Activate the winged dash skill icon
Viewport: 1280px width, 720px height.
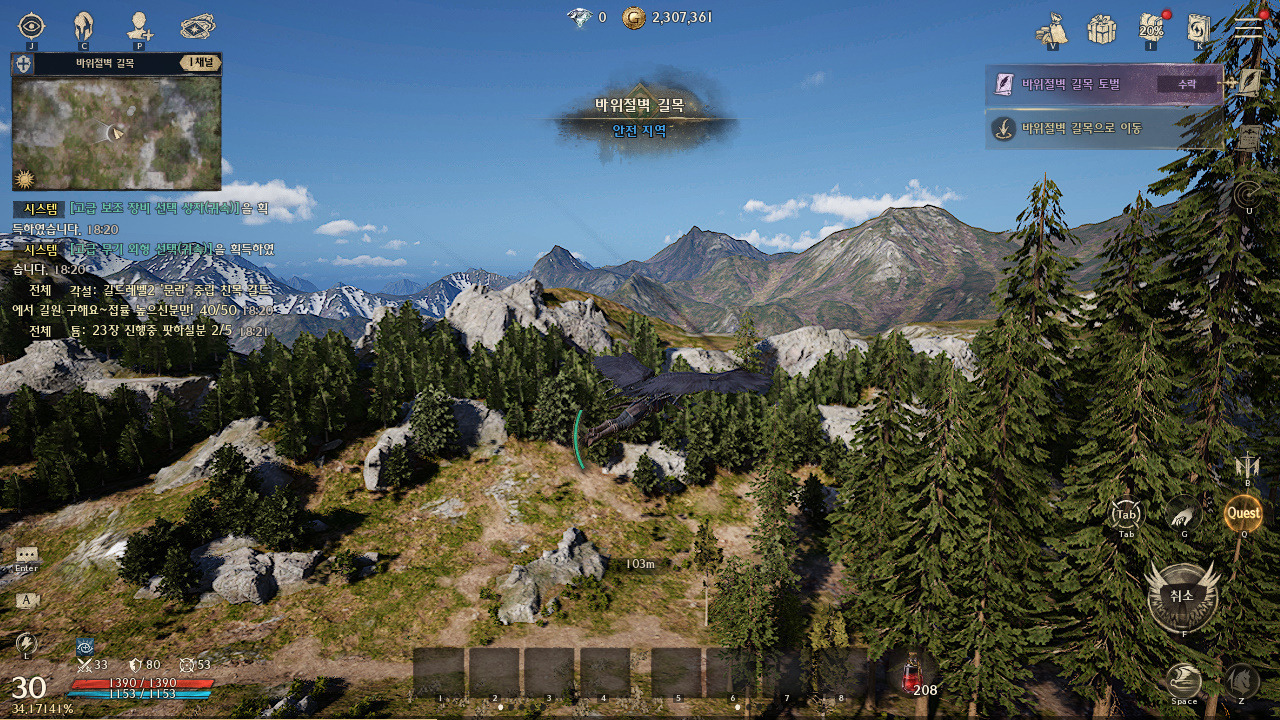(1184, 681)
